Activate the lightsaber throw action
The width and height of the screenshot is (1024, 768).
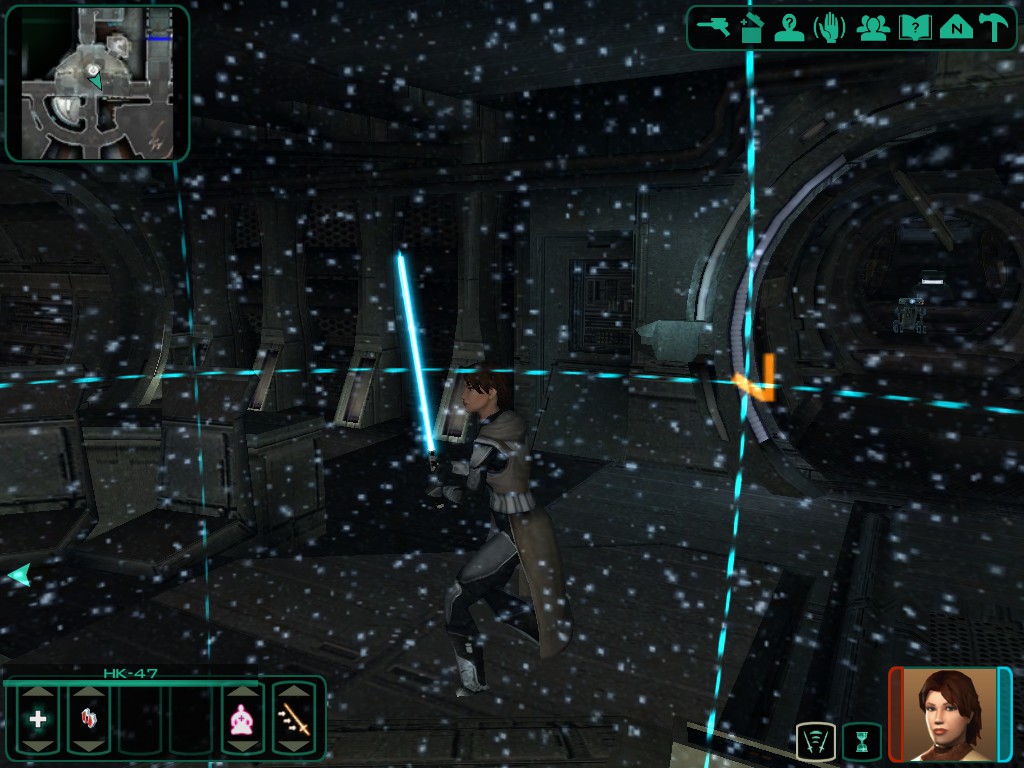click(294, 719)
